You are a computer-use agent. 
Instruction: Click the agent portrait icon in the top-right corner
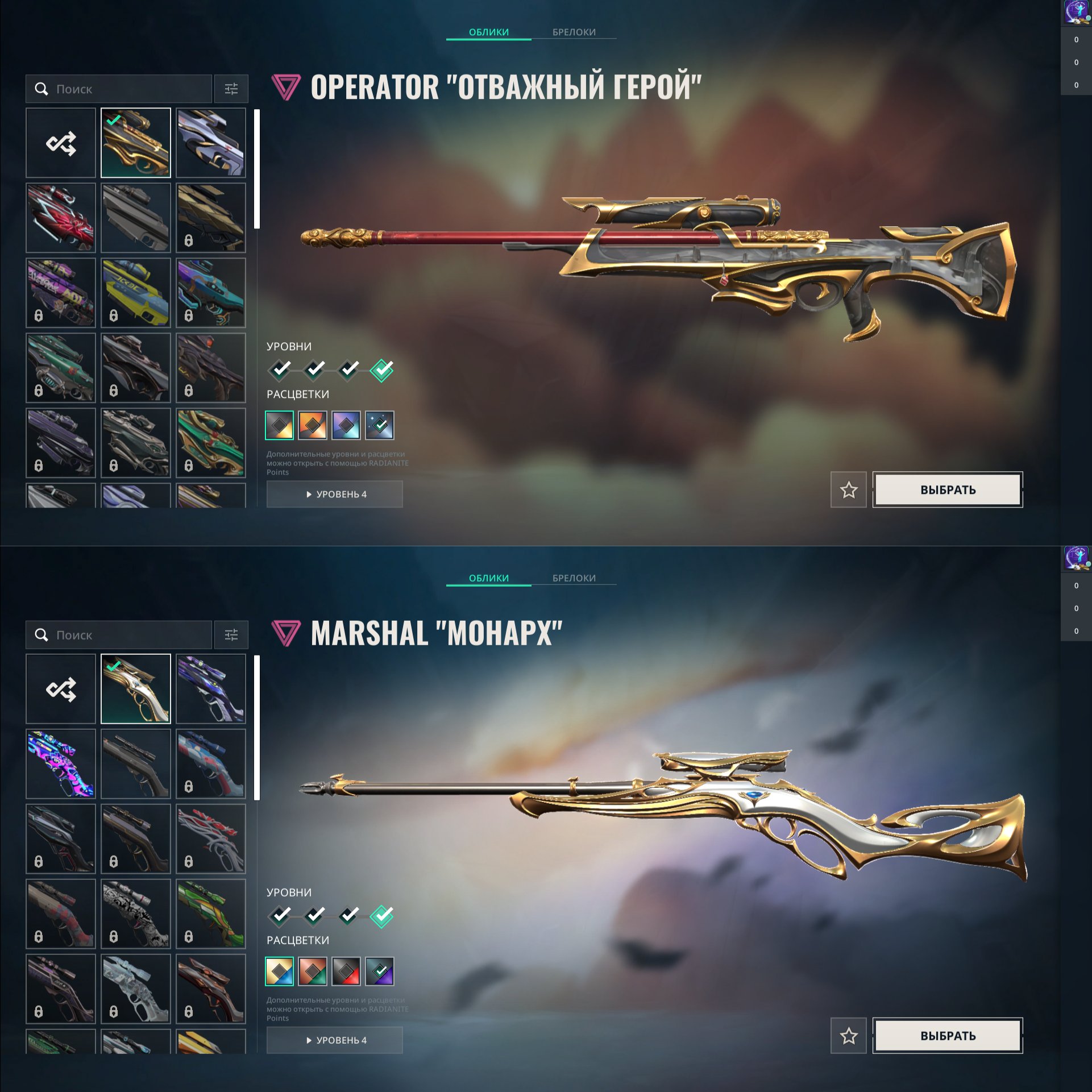[1077, 13]
